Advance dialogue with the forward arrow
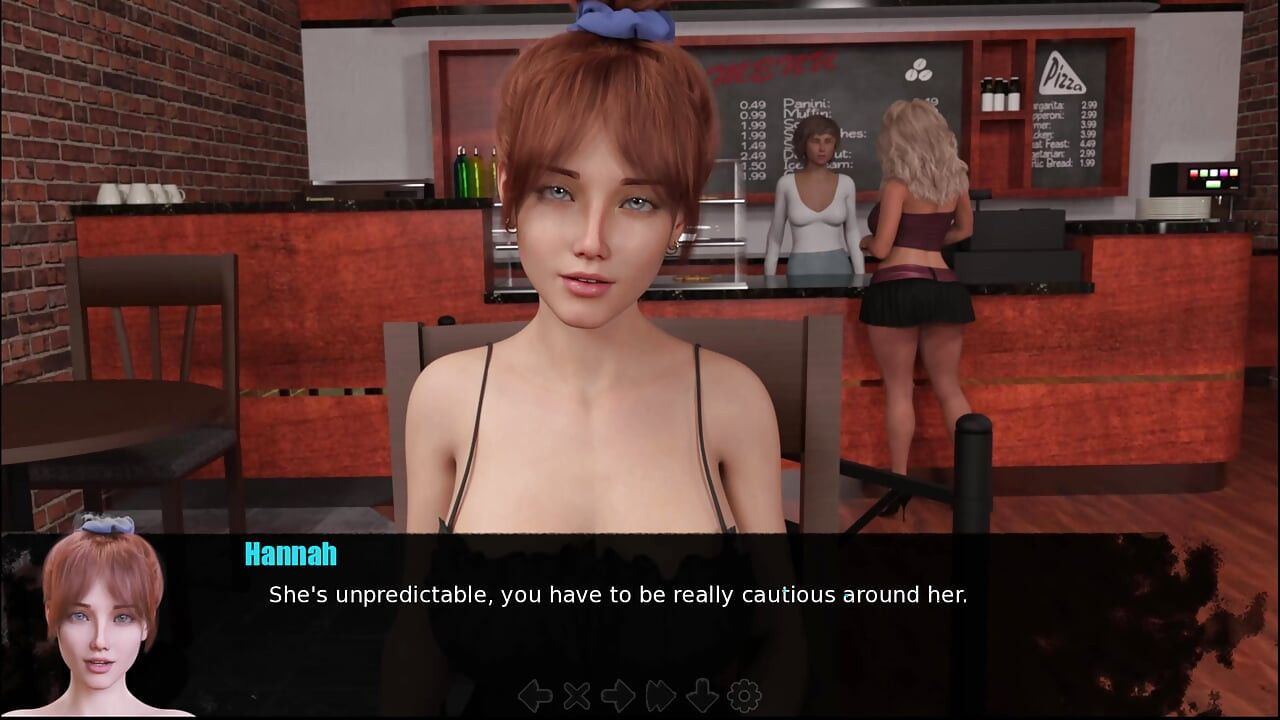1280x720 pixels. (618, 695)
